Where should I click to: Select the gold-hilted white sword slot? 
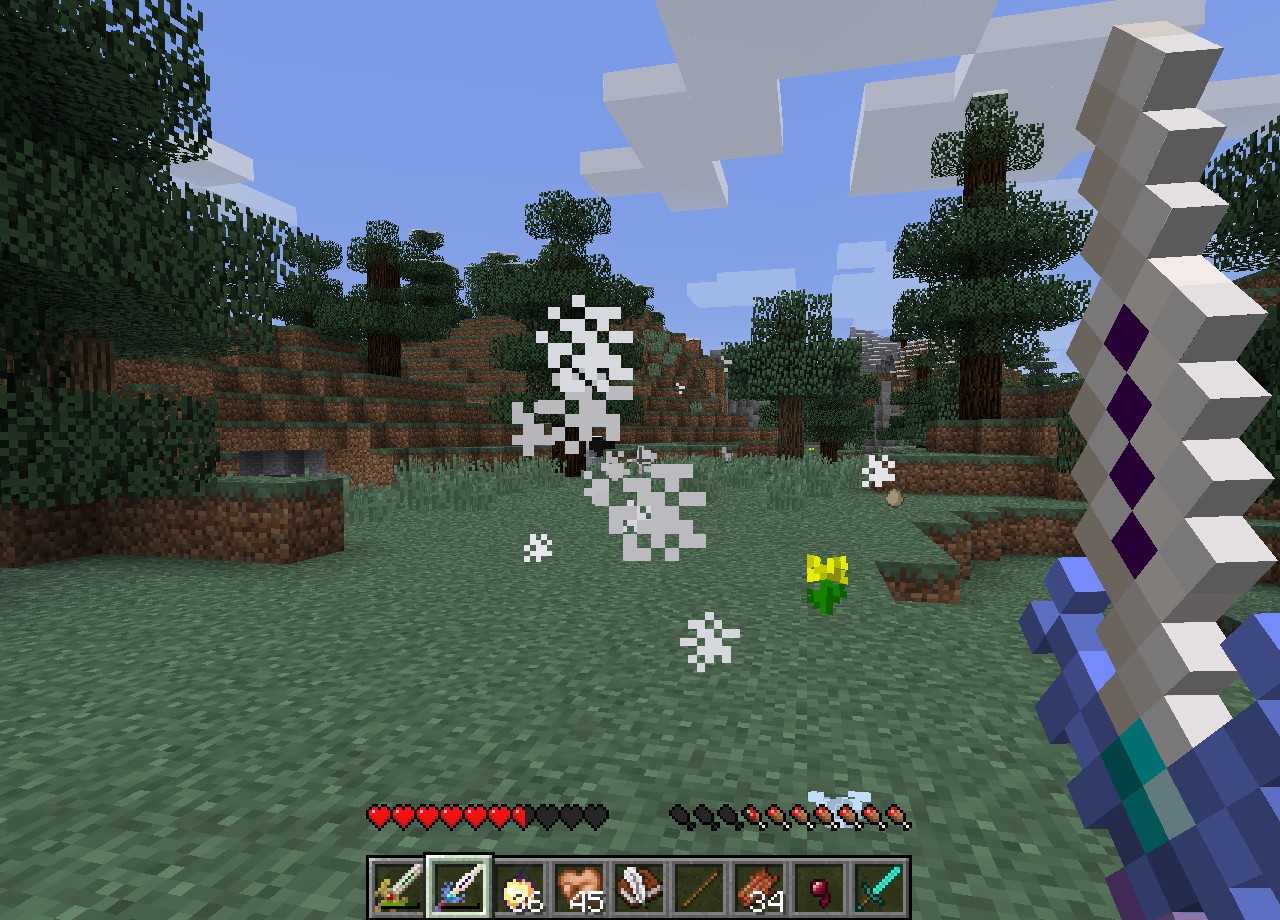coord(399,886)
